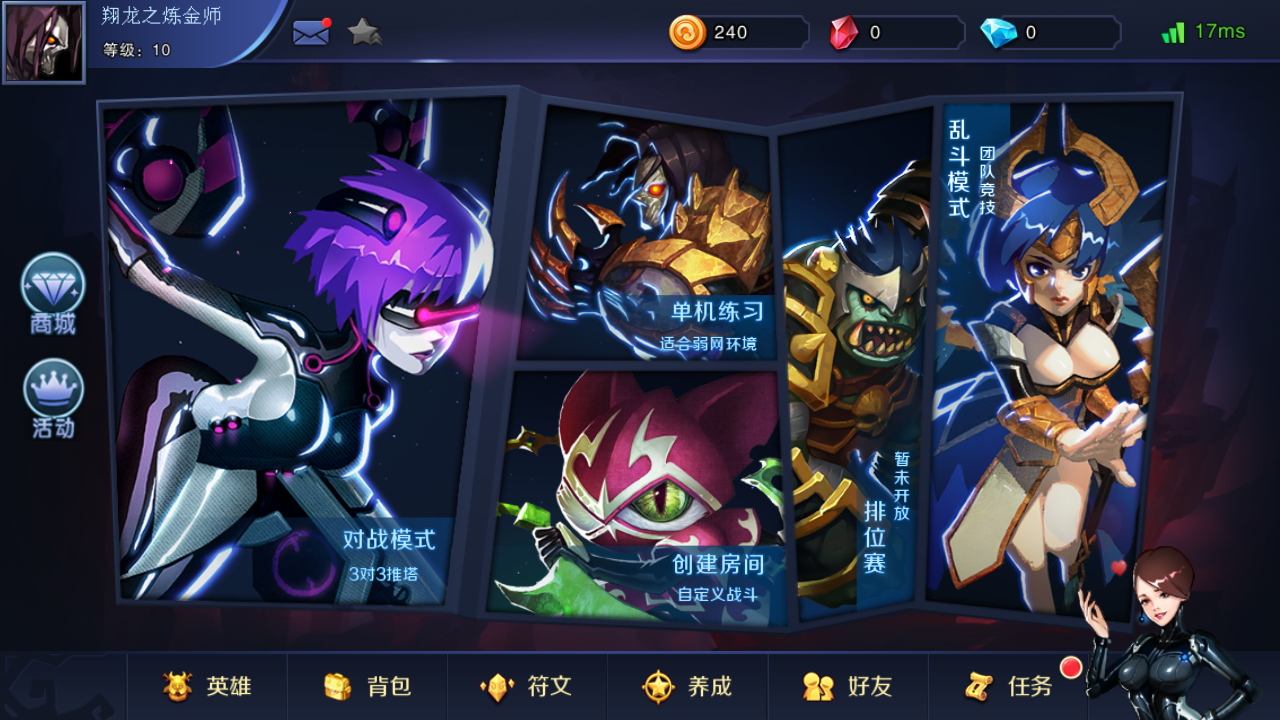Open the 英雄 heroes menu
The width and height of the screenshot is (1280, 720).
pyautogui.click(x=208, y=687)
